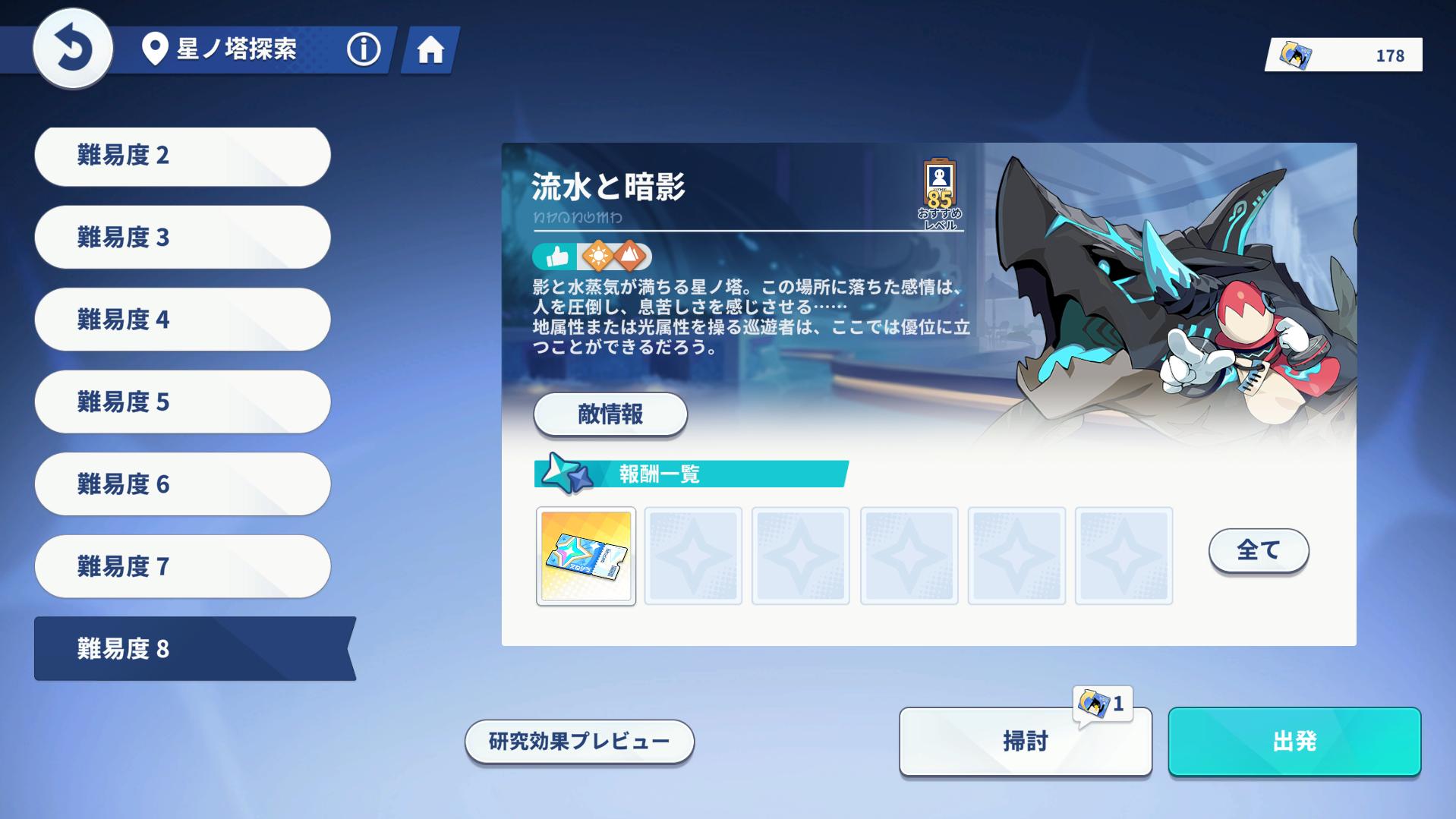The image size is (1456, 819).
Task: Click the sweep ticket reward thumbnail
Action: coord(585,555)
